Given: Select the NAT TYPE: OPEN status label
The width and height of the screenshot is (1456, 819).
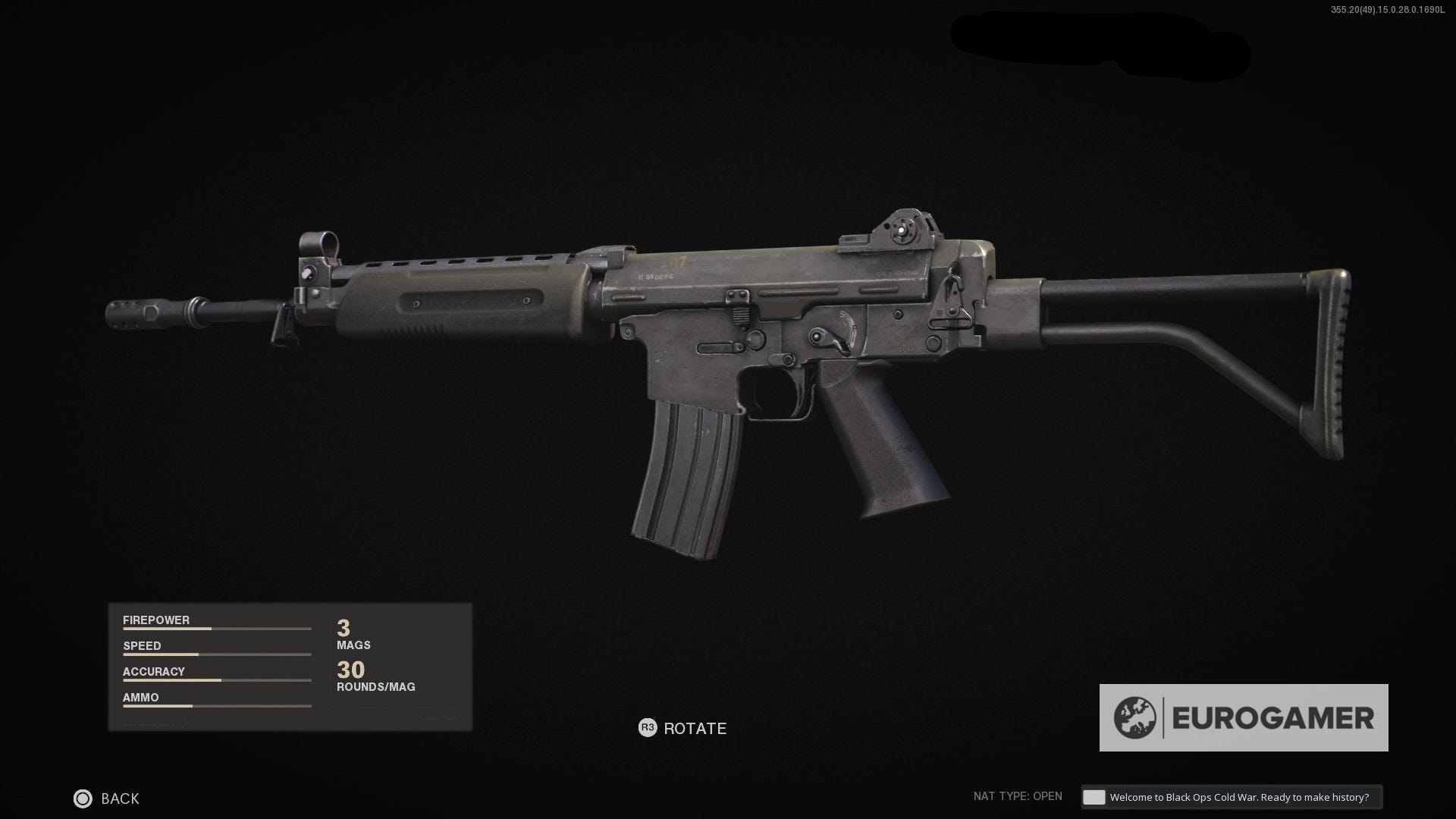Looking at the screenshot, I should point(1018,796).
